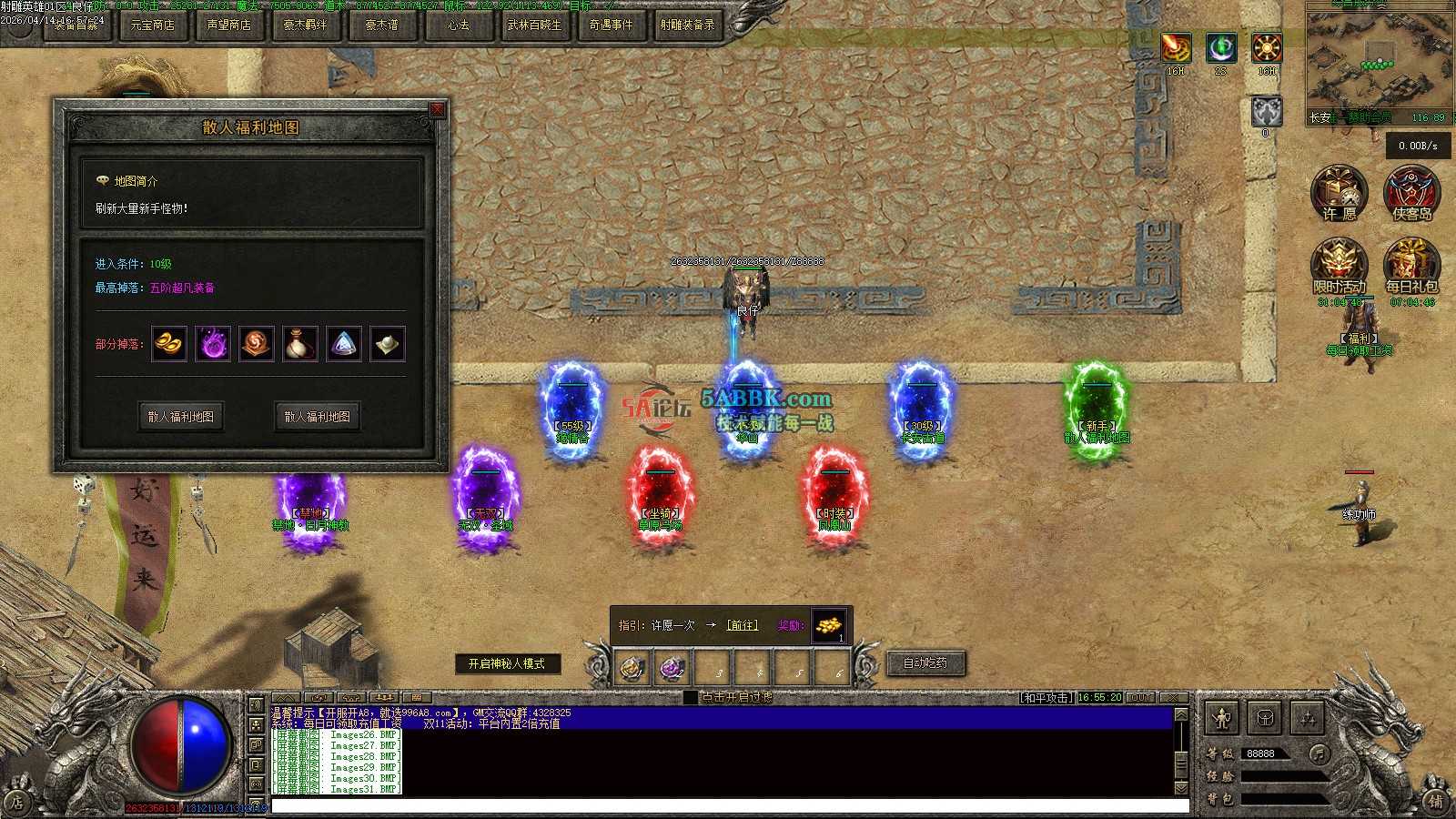This screenshot has width=1456, height=819.
Task: Open the 武林百晓生 menu
Action: pos(534,25)
